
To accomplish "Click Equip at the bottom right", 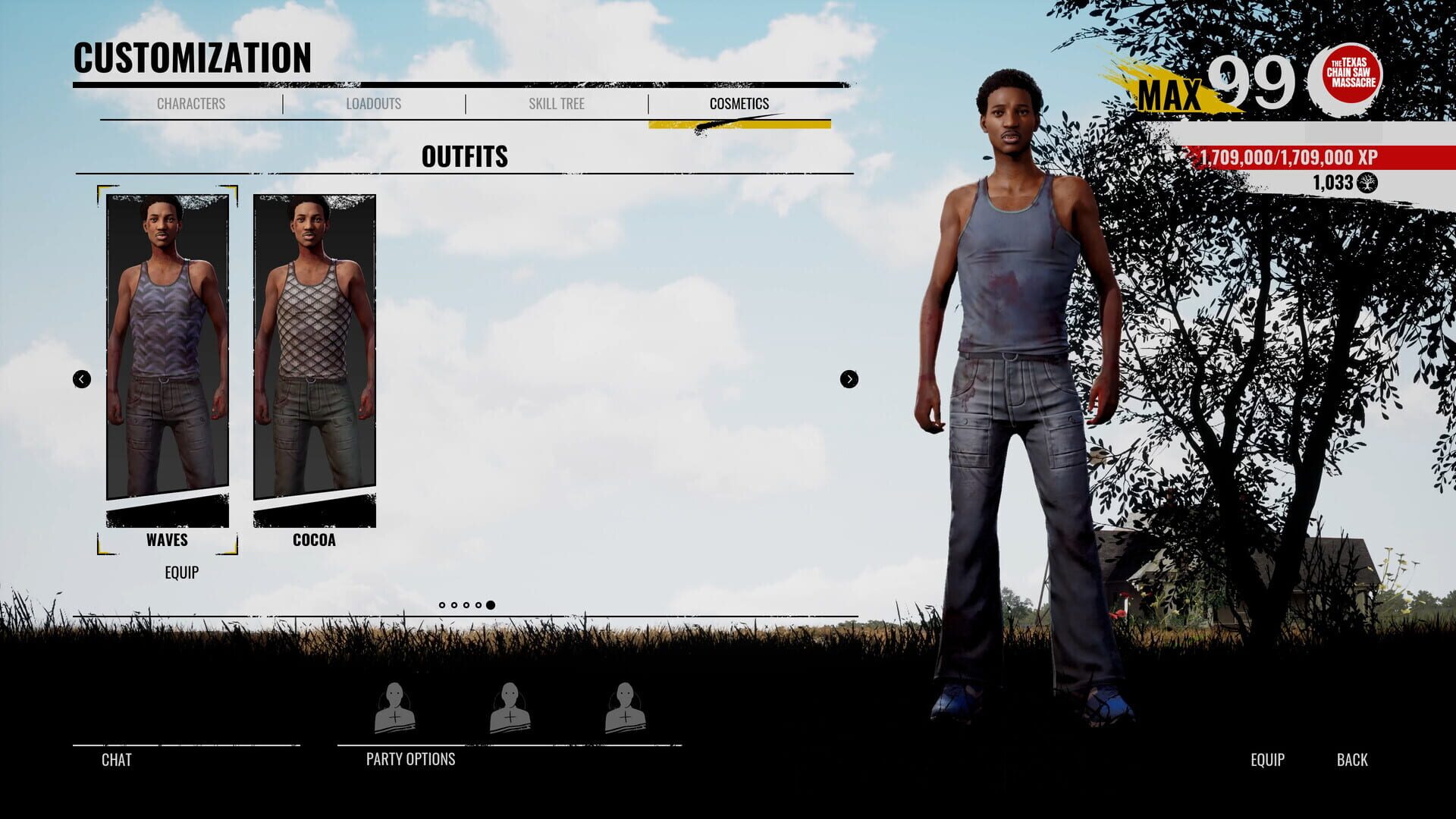I will tap(1267, 759).
